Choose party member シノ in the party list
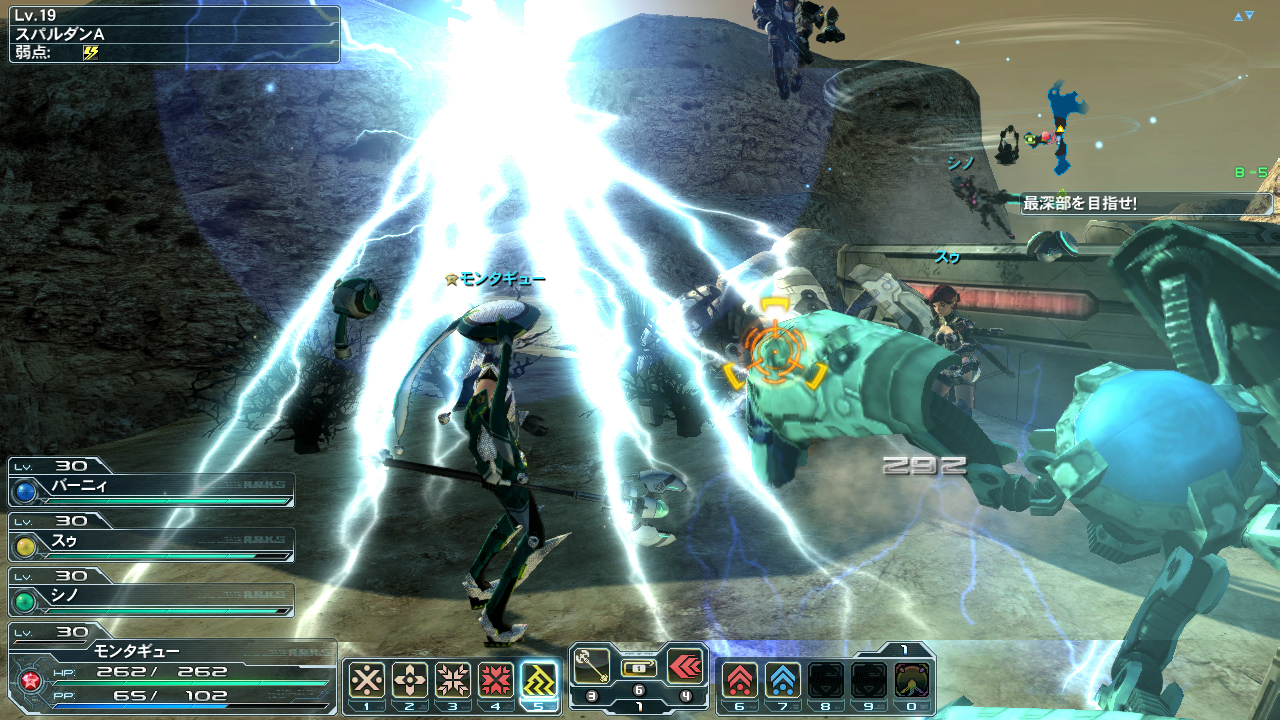This screenshot has height=720, width=1280. coord(152,599)
